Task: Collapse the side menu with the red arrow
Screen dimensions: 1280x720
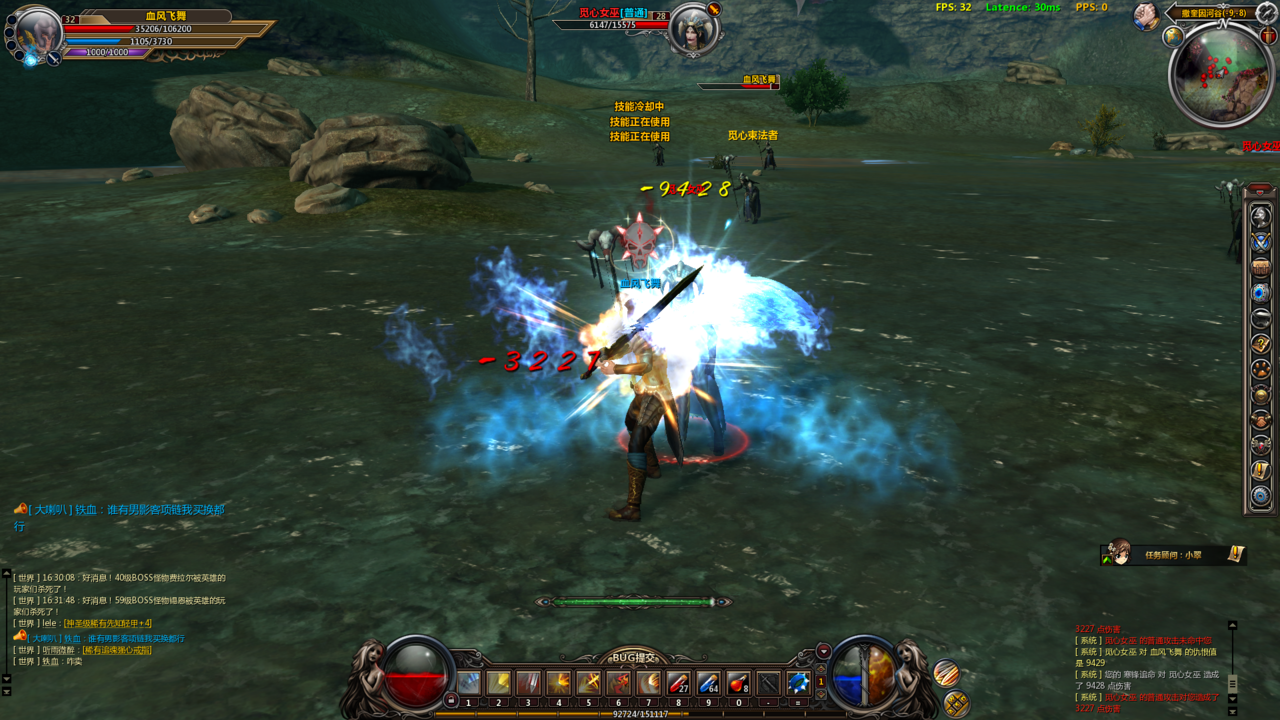Action: [1260, 189]
